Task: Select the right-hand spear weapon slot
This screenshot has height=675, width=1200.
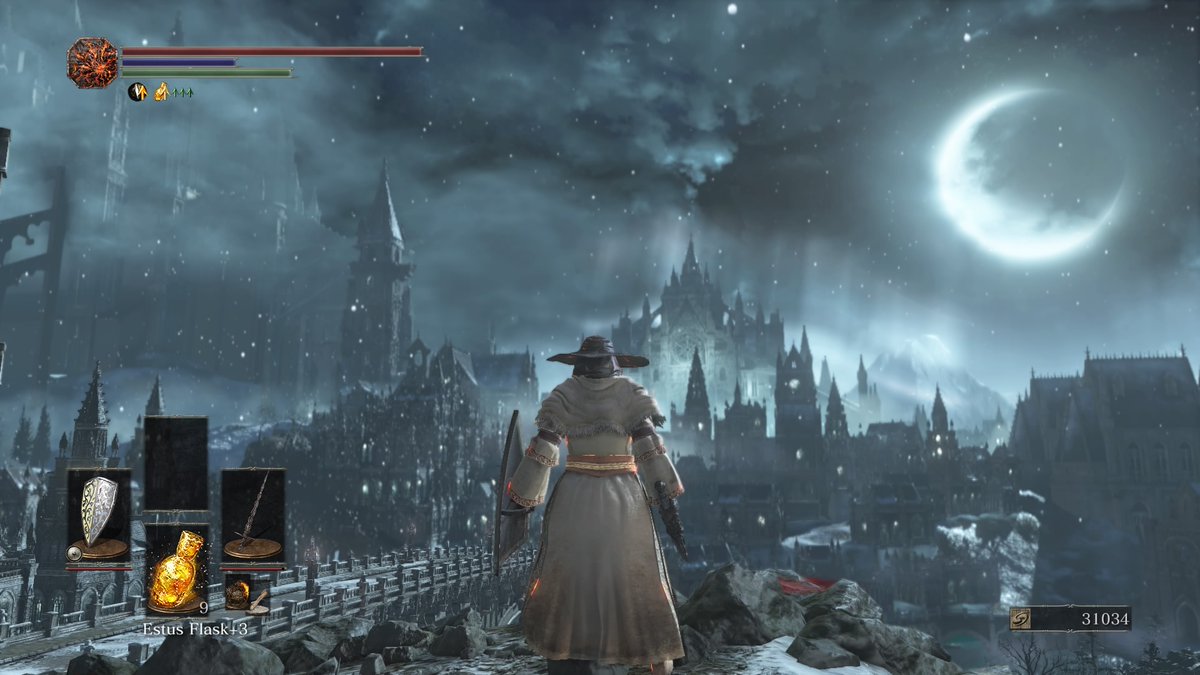Action: coord(253,514)
